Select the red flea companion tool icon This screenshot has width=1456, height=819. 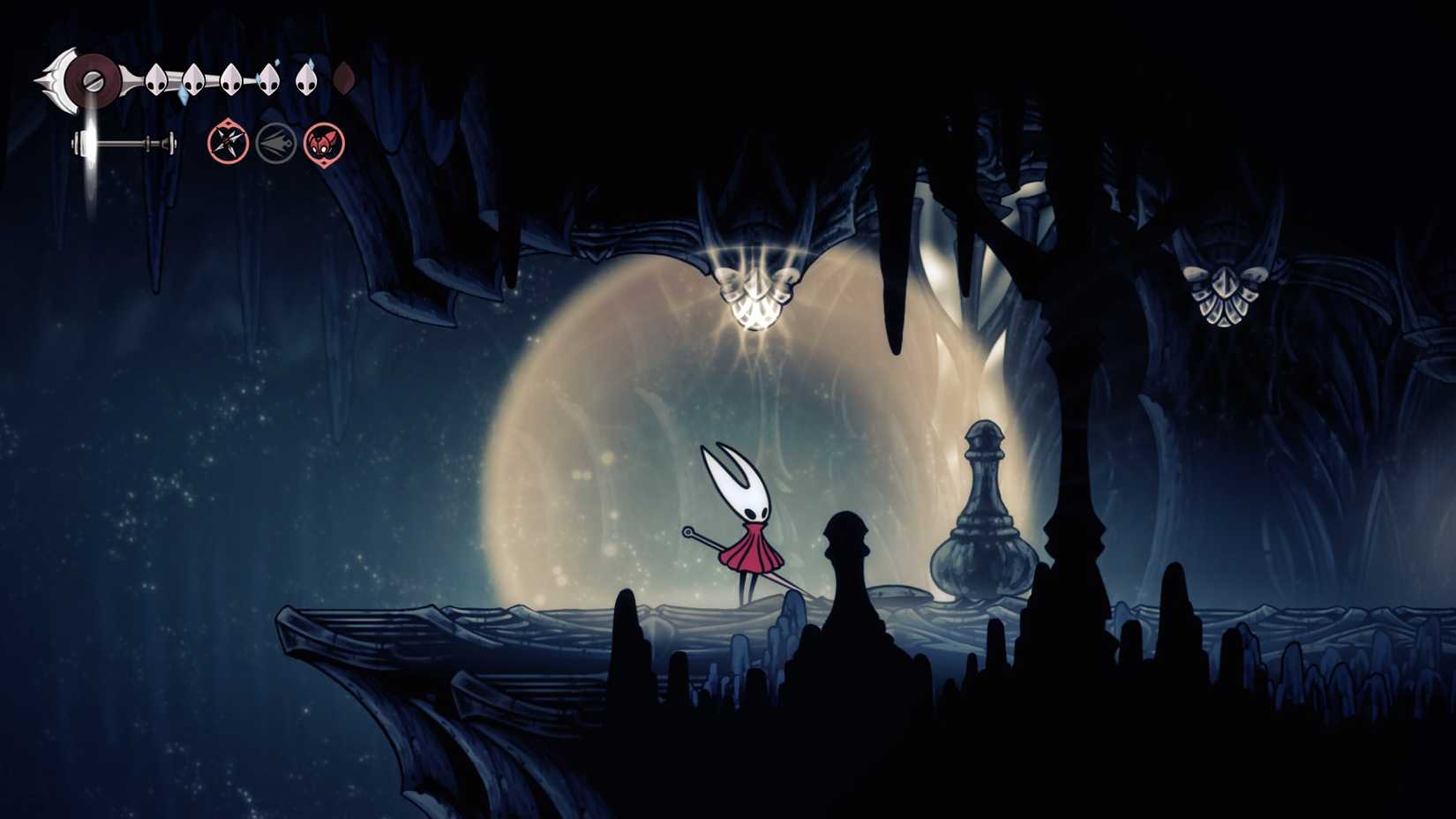(x=324, y=141)
